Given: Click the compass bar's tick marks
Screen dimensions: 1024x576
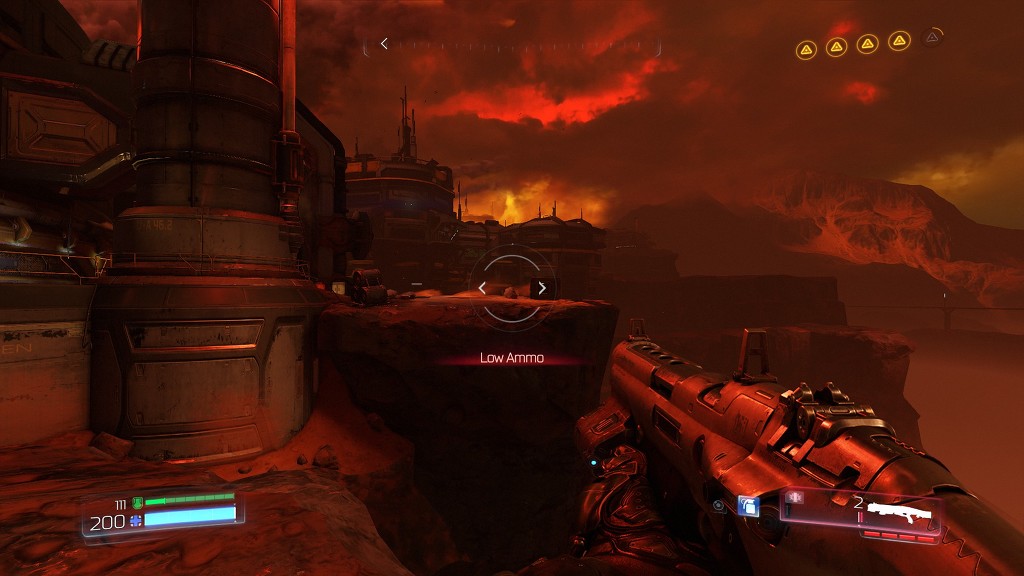Looking at the screenshot, I should pyautogui.click(x=520, y=44).
